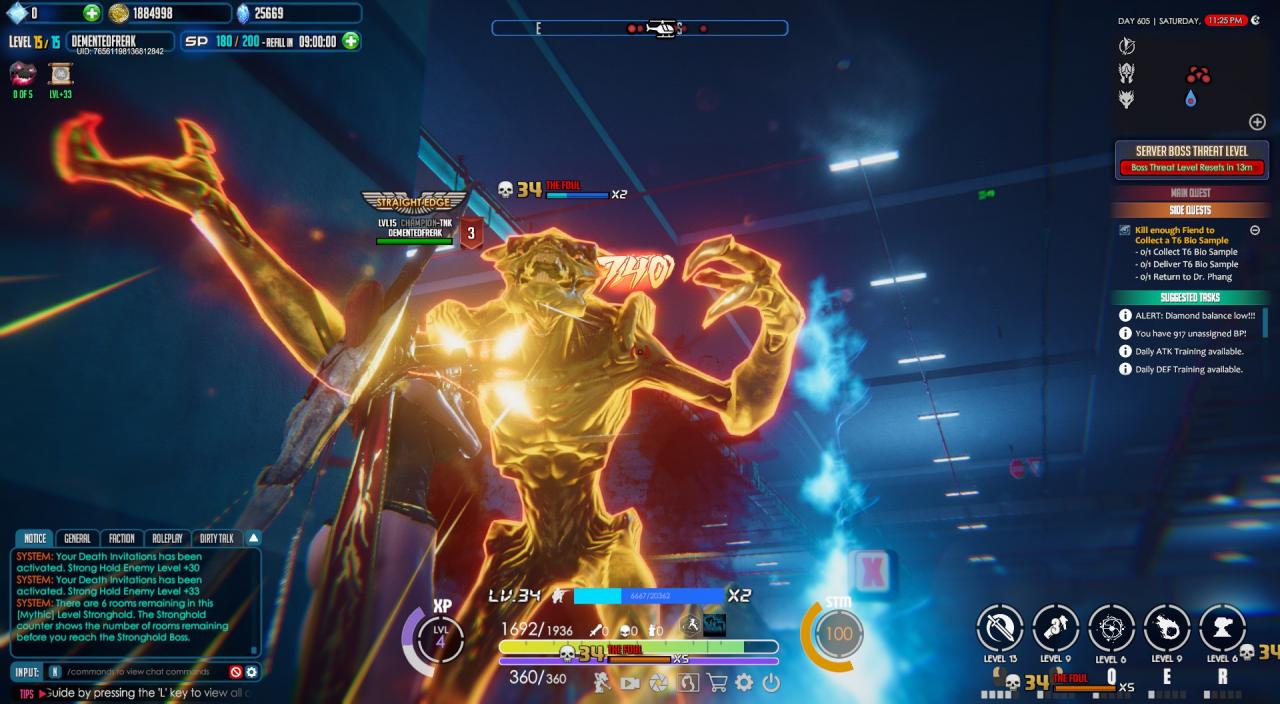Viewport: 1280px width, 704px height.
Task: Expand the status panel with the plus icon
Action: [1257, 122]
